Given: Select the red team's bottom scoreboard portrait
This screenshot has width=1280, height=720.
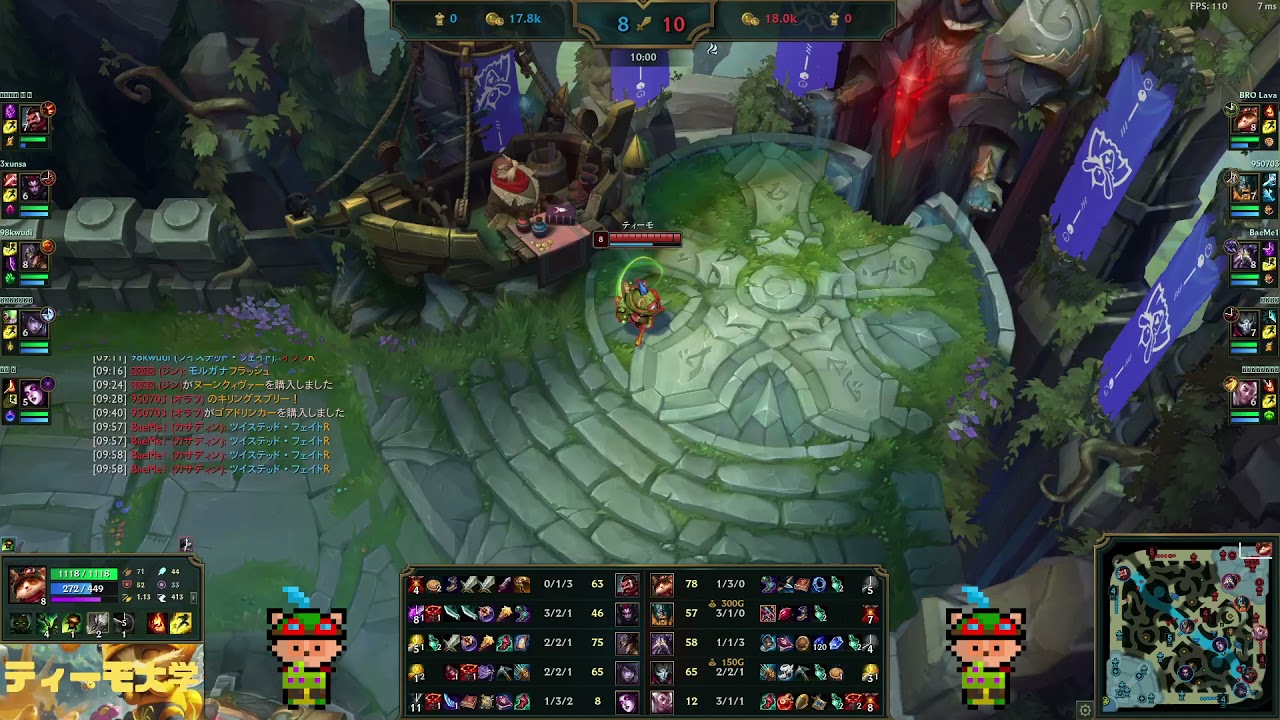Looking at the screenshot, I should point(661,702).
